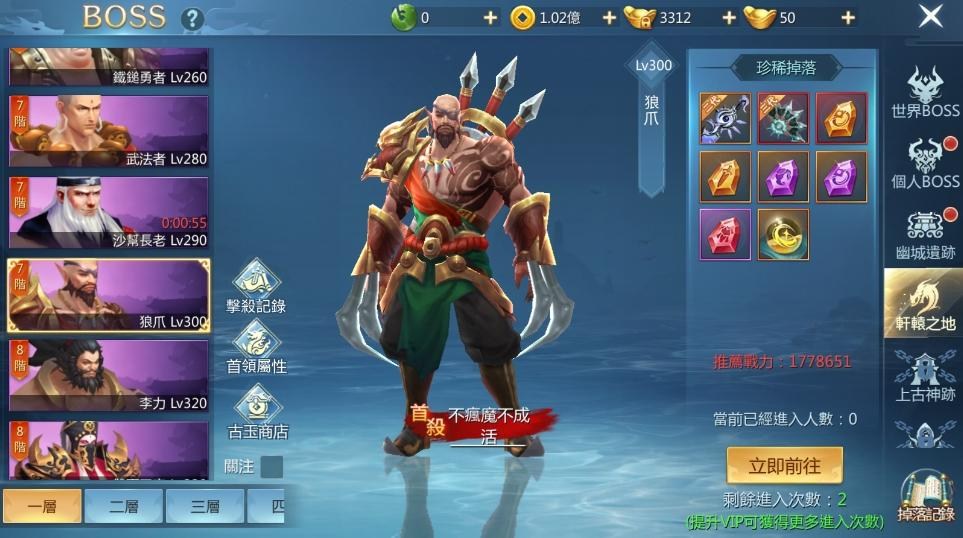The height and width of the screenshot is (538, 963).
Task: Switch to the 二層 floor tab
Action: 122,506
